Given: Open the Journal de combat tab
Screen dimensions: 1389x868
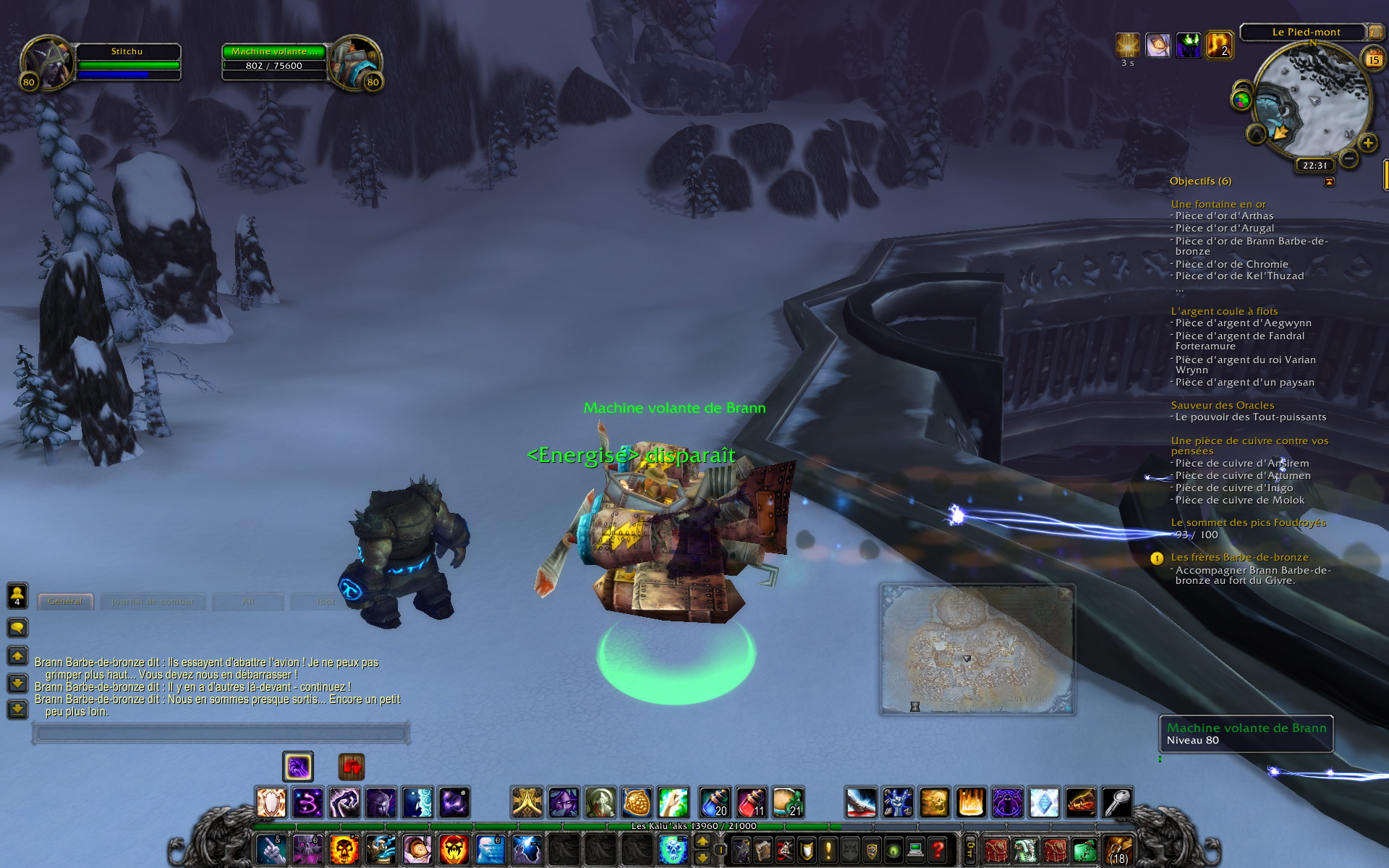Looking at the screenshot, I should click(x=153, y=601).
